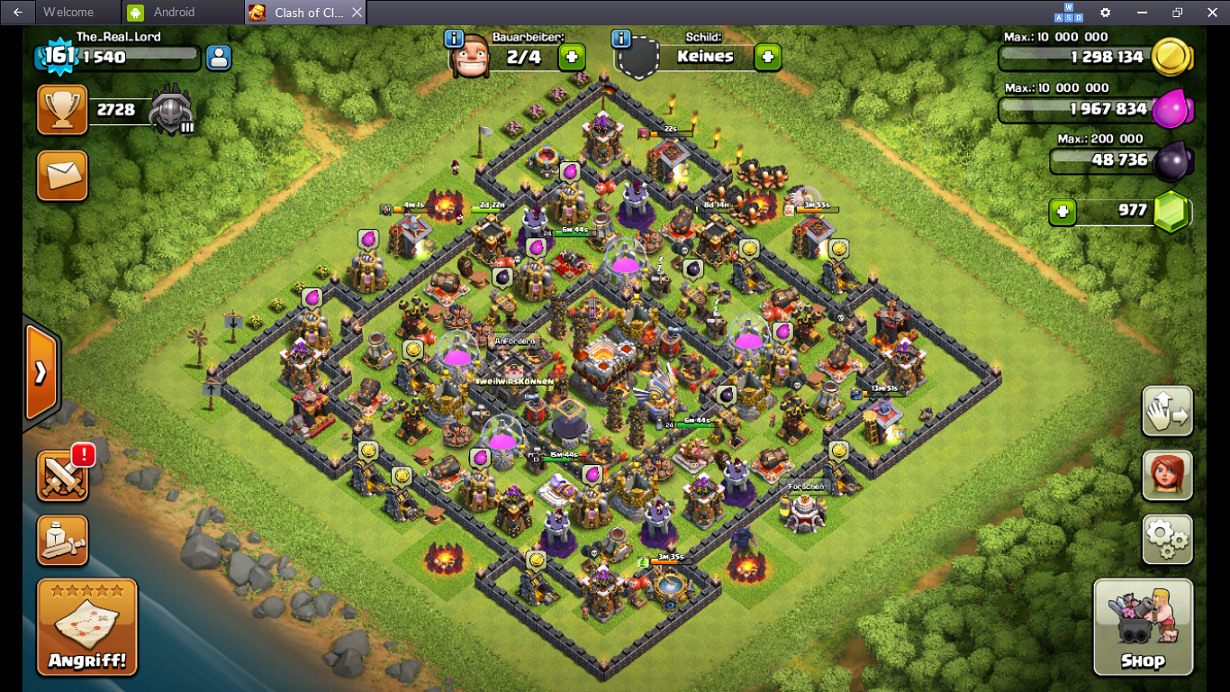Open the Shop

(x=1142, y=627)
